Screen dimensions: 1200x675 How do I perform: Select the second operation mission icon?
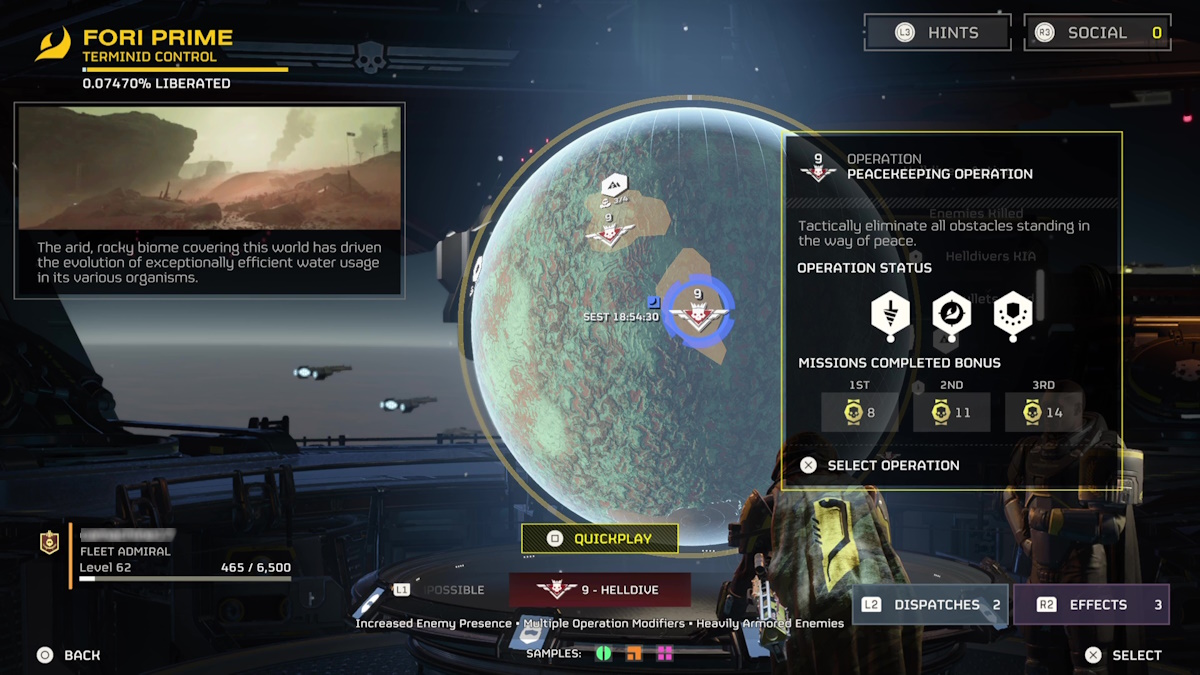[951, 314]
